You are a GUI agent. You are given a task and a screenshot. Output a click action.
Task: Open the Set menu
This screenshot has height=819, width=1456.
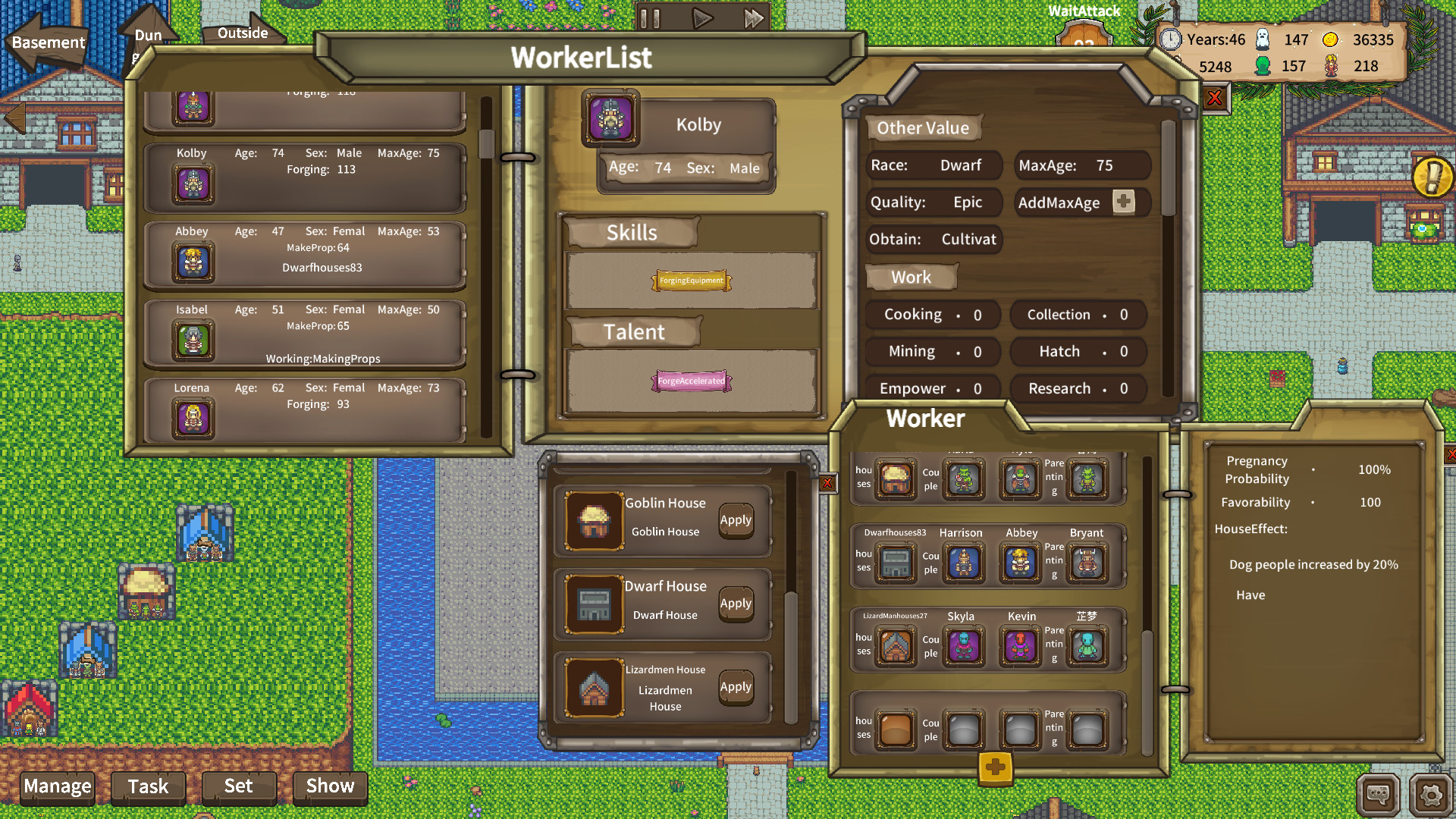click(238, 786)
